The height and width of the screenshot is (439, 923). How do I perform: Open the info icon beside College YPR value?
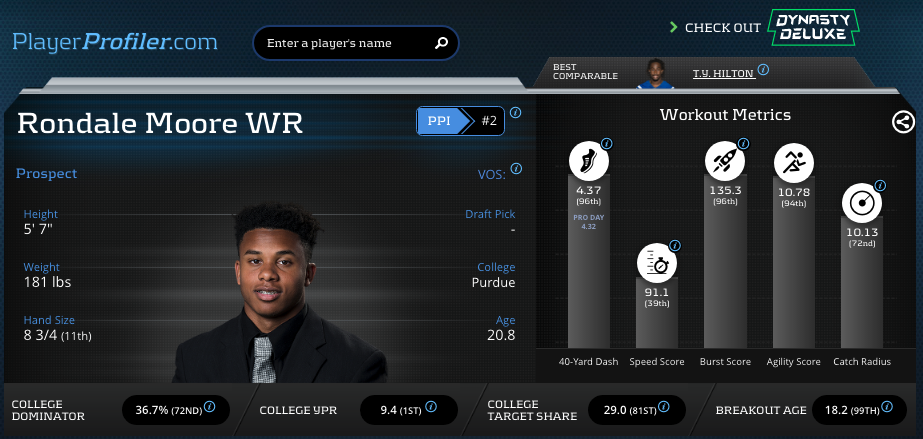click(x=431, y=409)
